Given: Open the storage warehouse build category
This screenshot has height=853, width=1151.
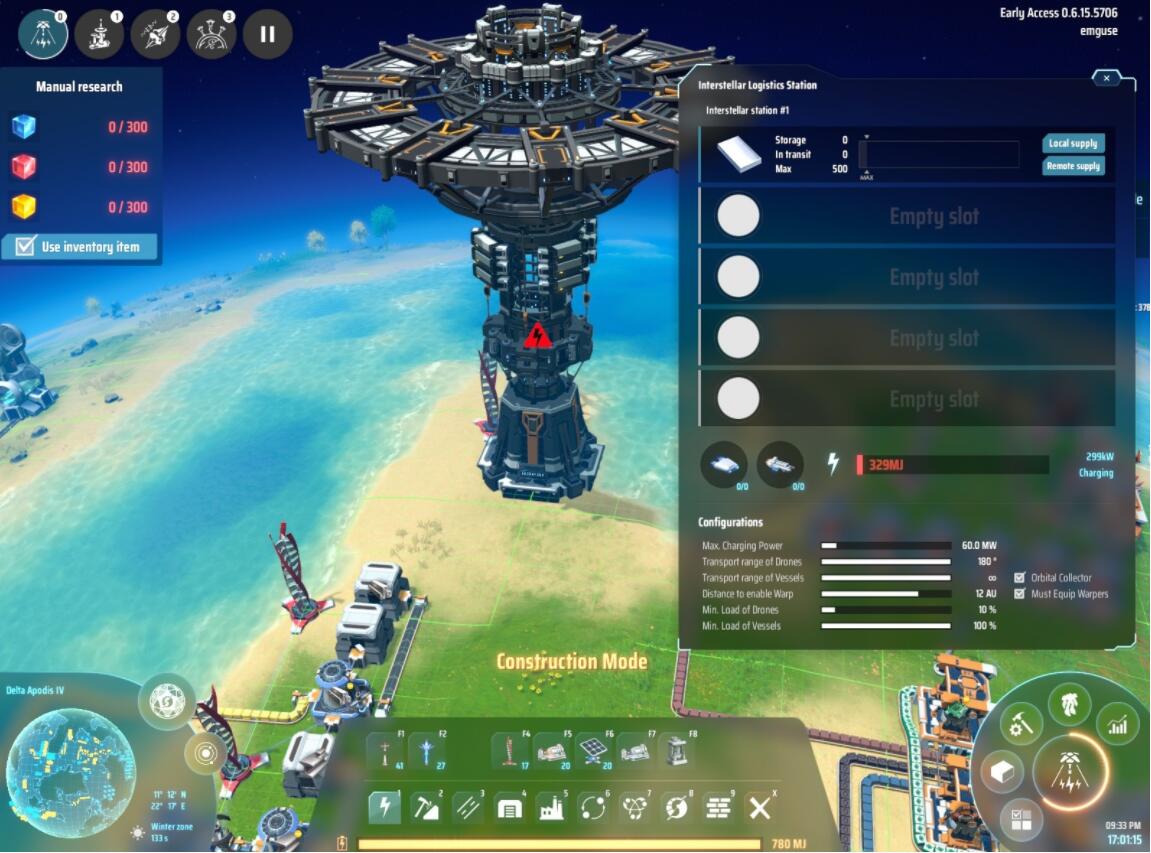Looking at the screenshot, I should (x=509, y=806).
